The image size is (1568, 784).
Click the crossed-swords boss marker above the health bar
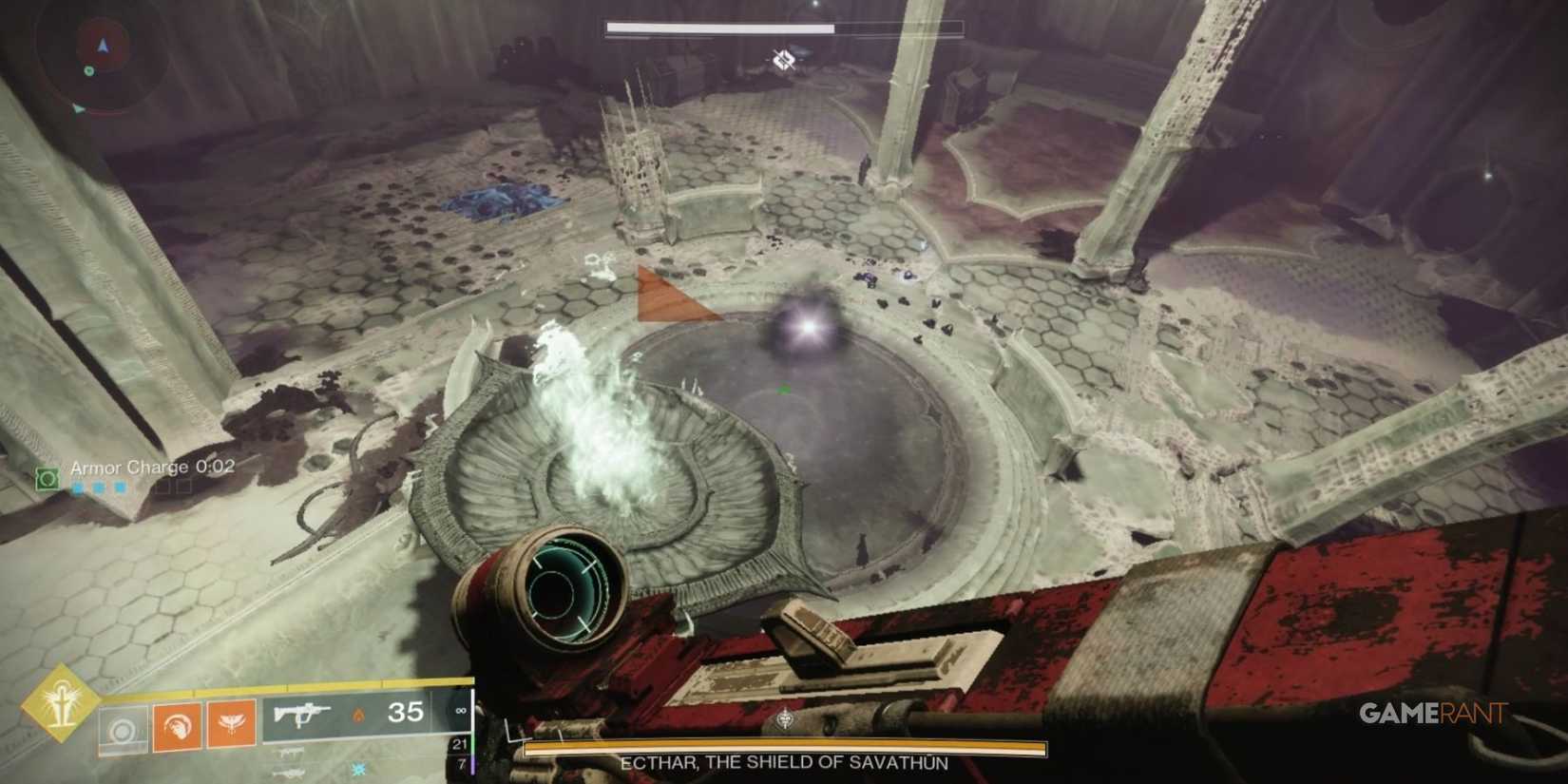(784, 59)
